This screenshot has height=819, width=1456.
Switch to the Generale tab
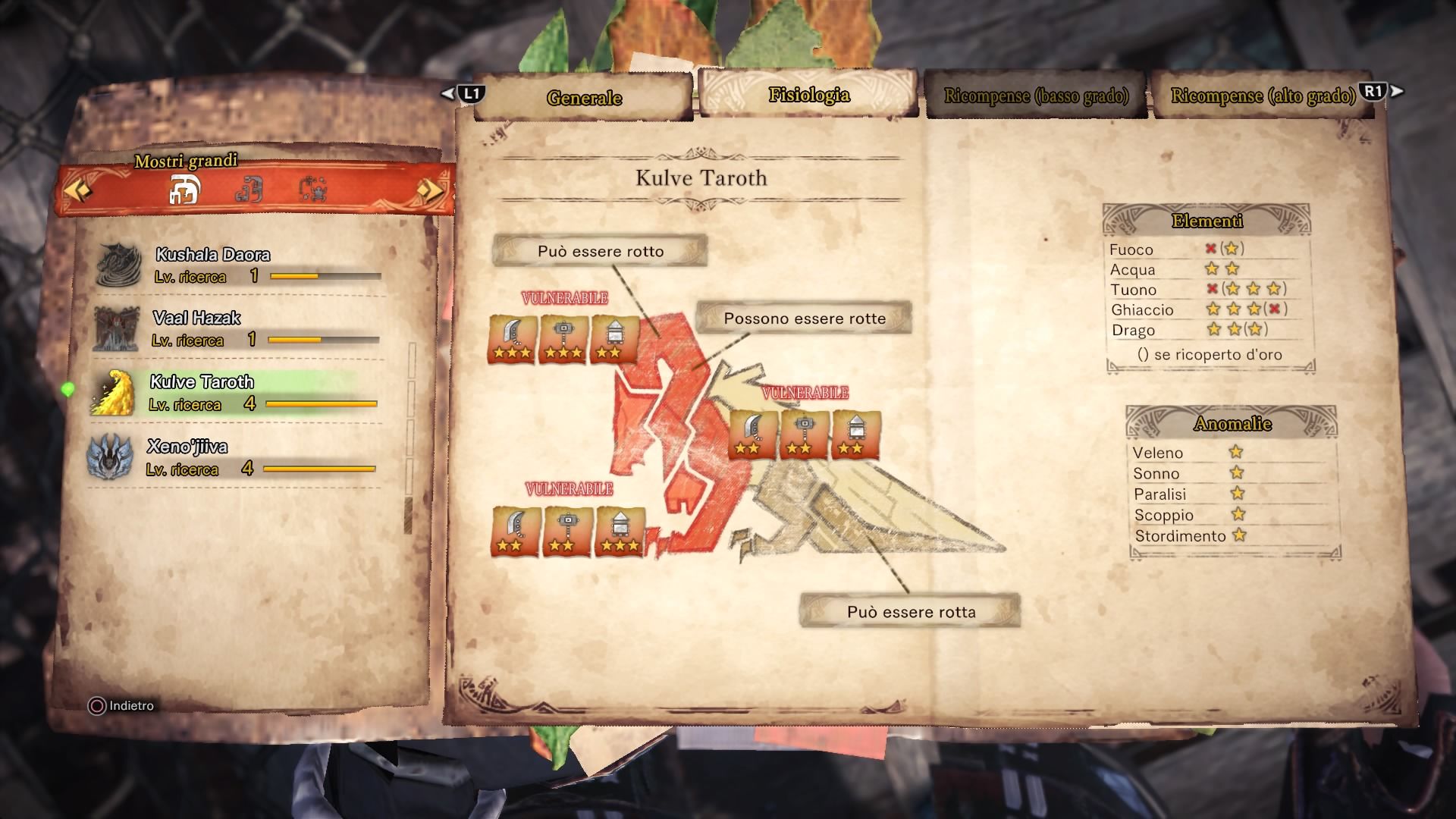click(x=583, y=98)
